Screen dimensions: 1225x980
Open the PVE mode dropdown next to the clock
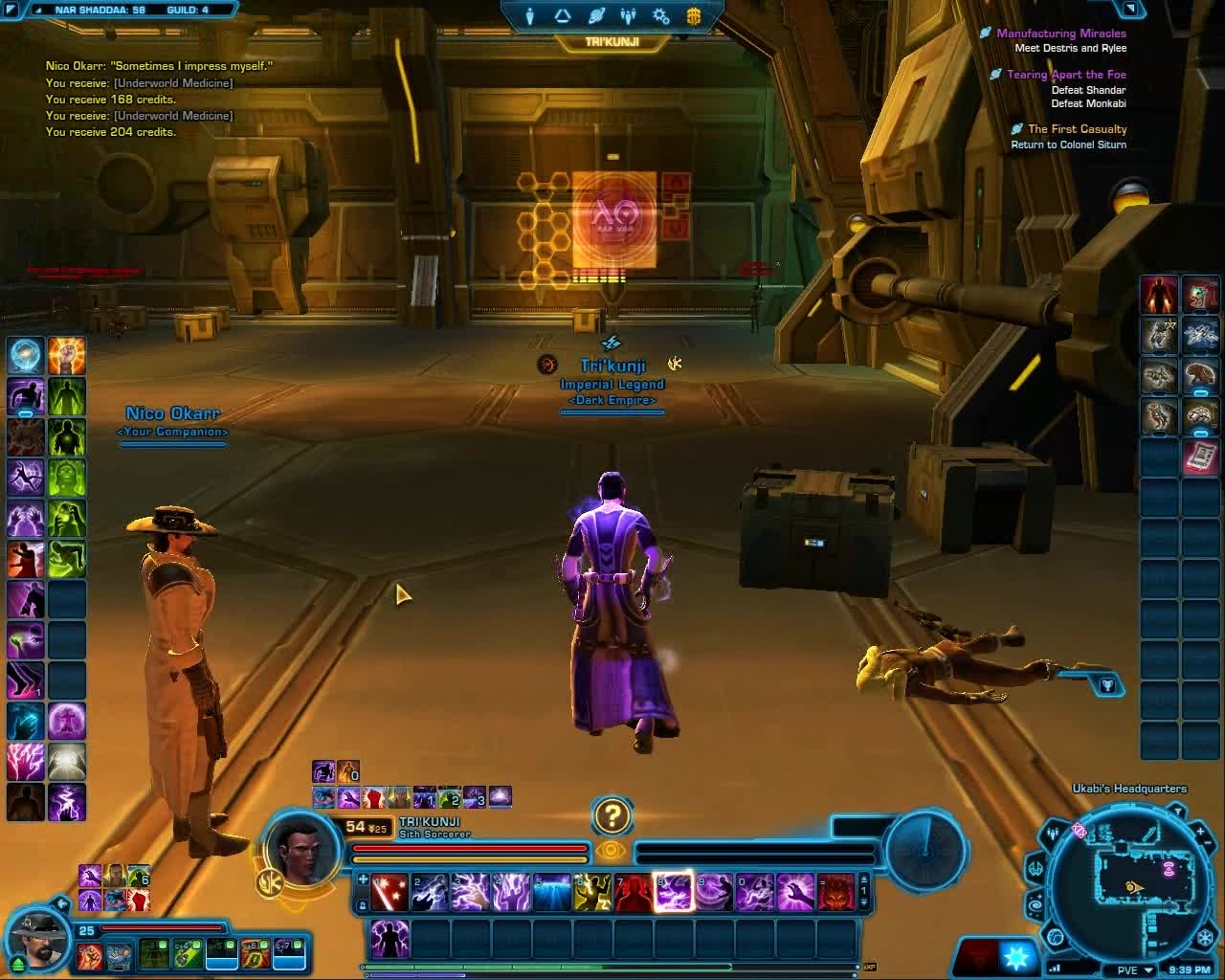pos(1135,969)
